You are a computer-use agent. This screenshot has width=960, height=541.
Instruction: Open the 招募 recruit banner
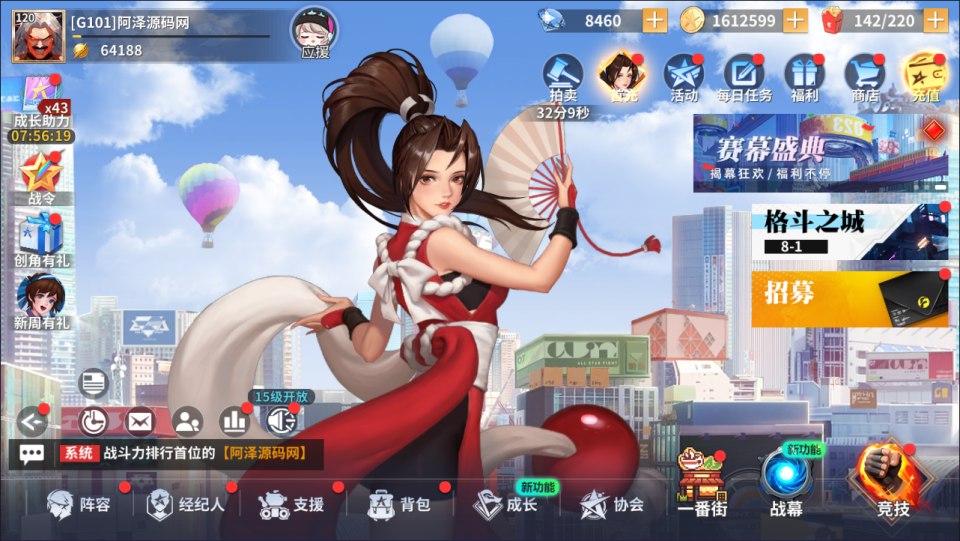849,297
